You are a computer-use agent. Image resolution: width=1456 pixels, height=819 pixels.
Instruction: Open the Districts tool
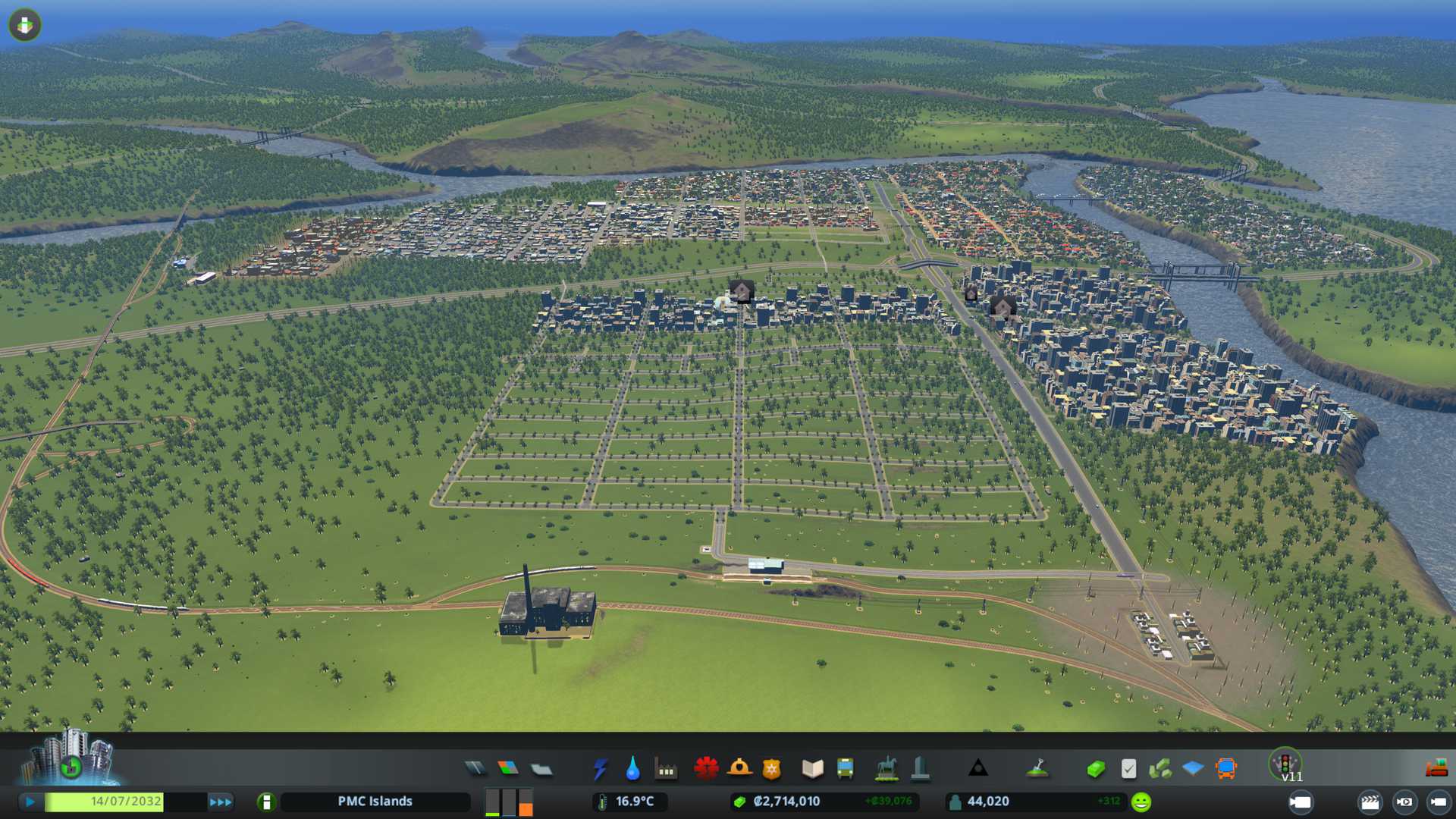(541, 769)
